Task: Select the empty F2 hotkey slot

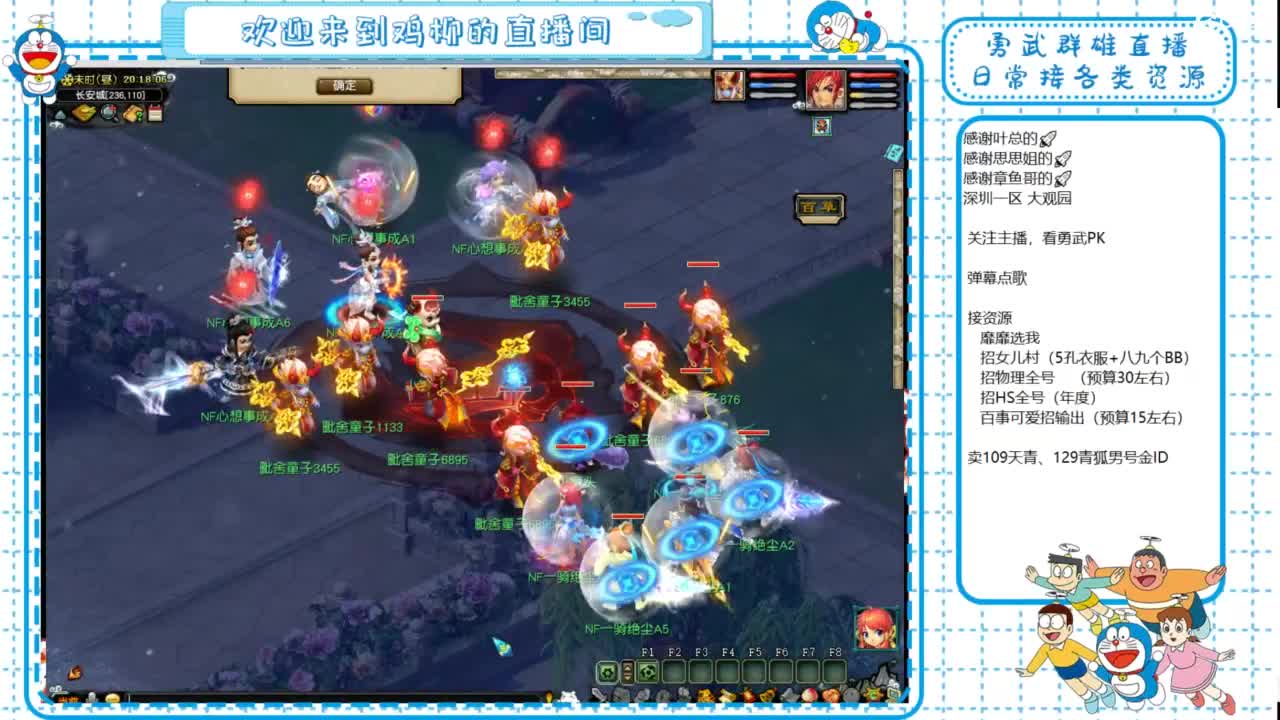Action: [x=674, y=671]
